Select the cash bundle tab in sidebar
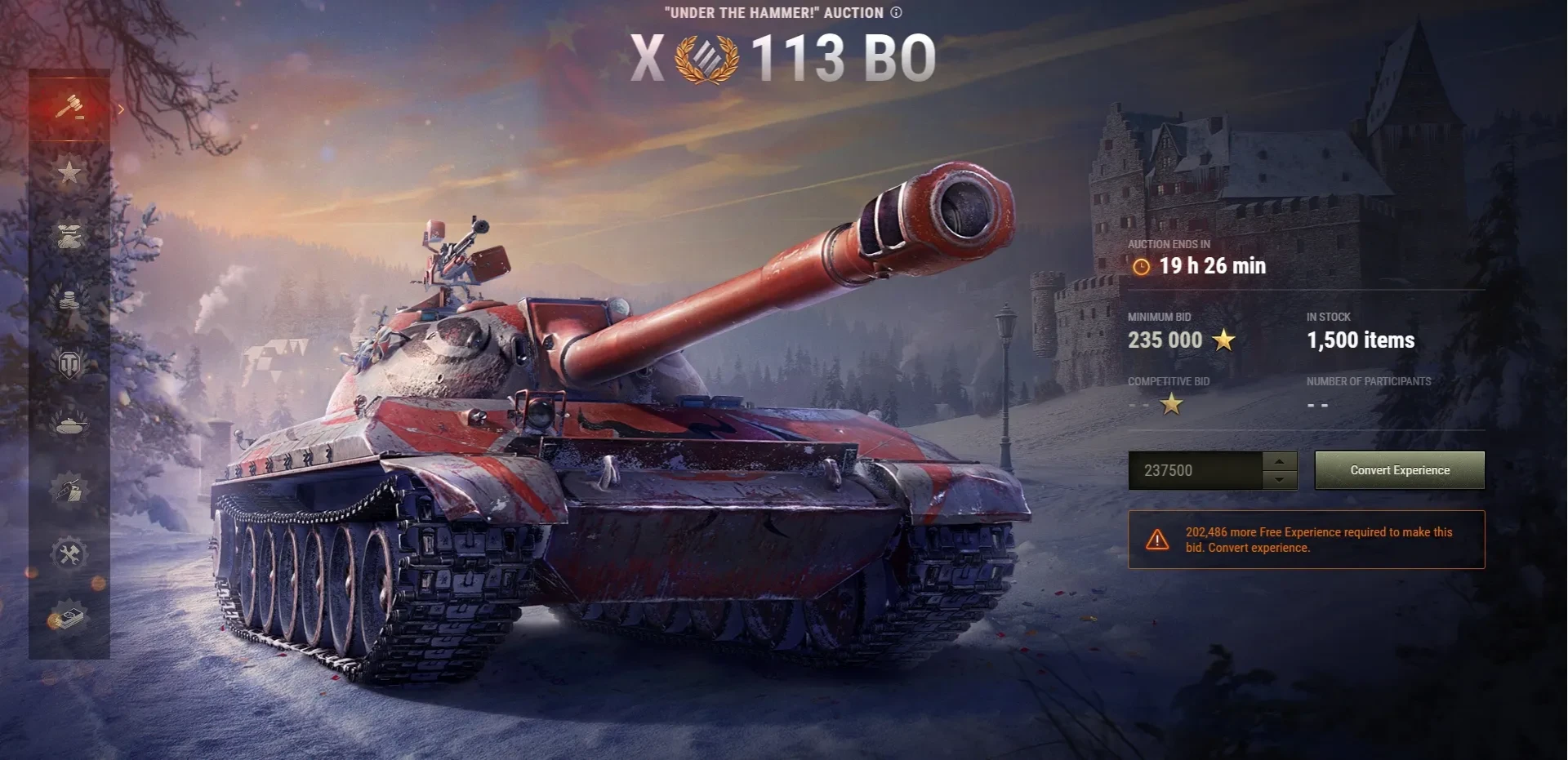 [x=69, y=617]
